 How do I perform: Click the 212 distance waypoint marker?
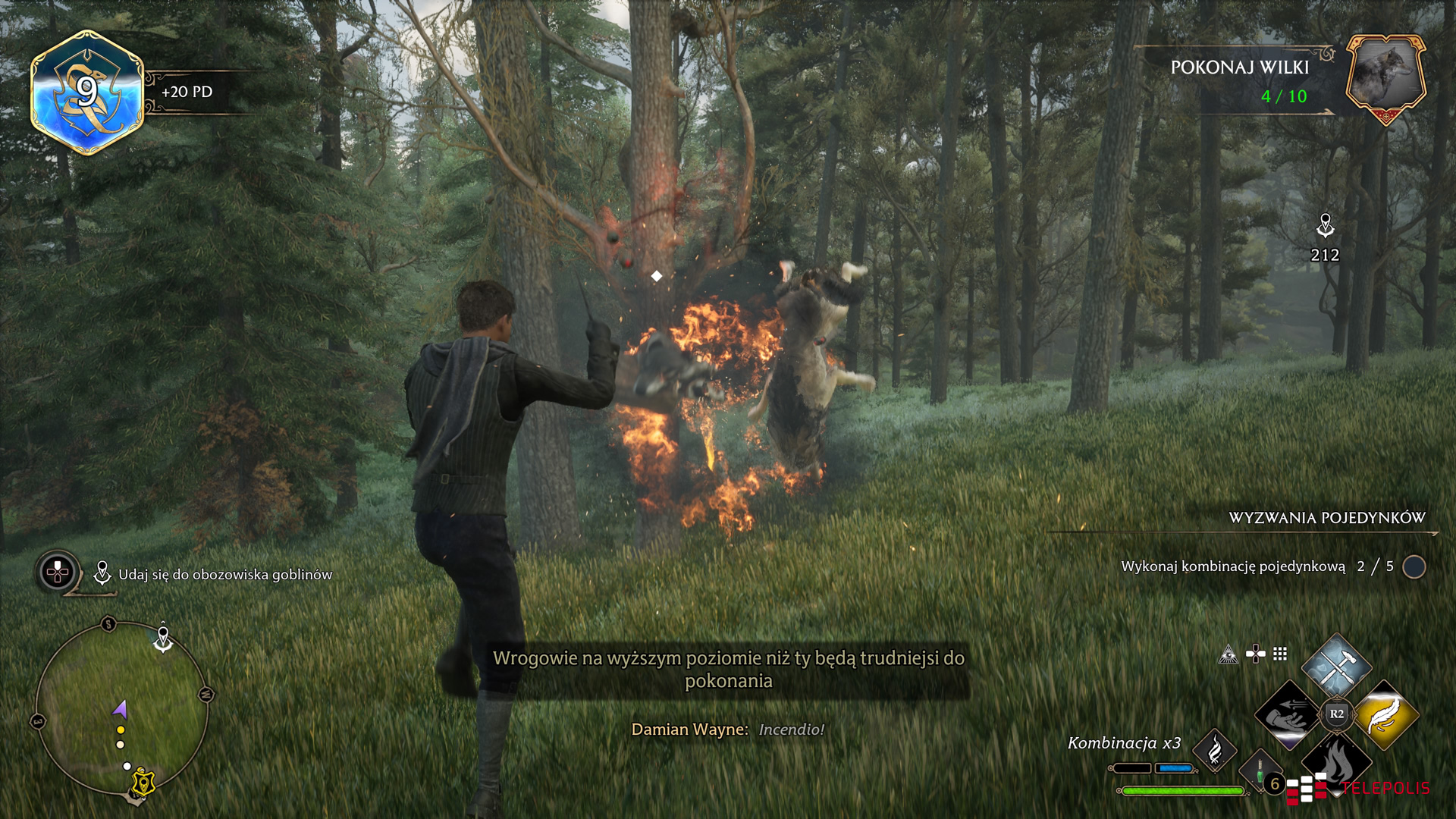point(1325,226)
